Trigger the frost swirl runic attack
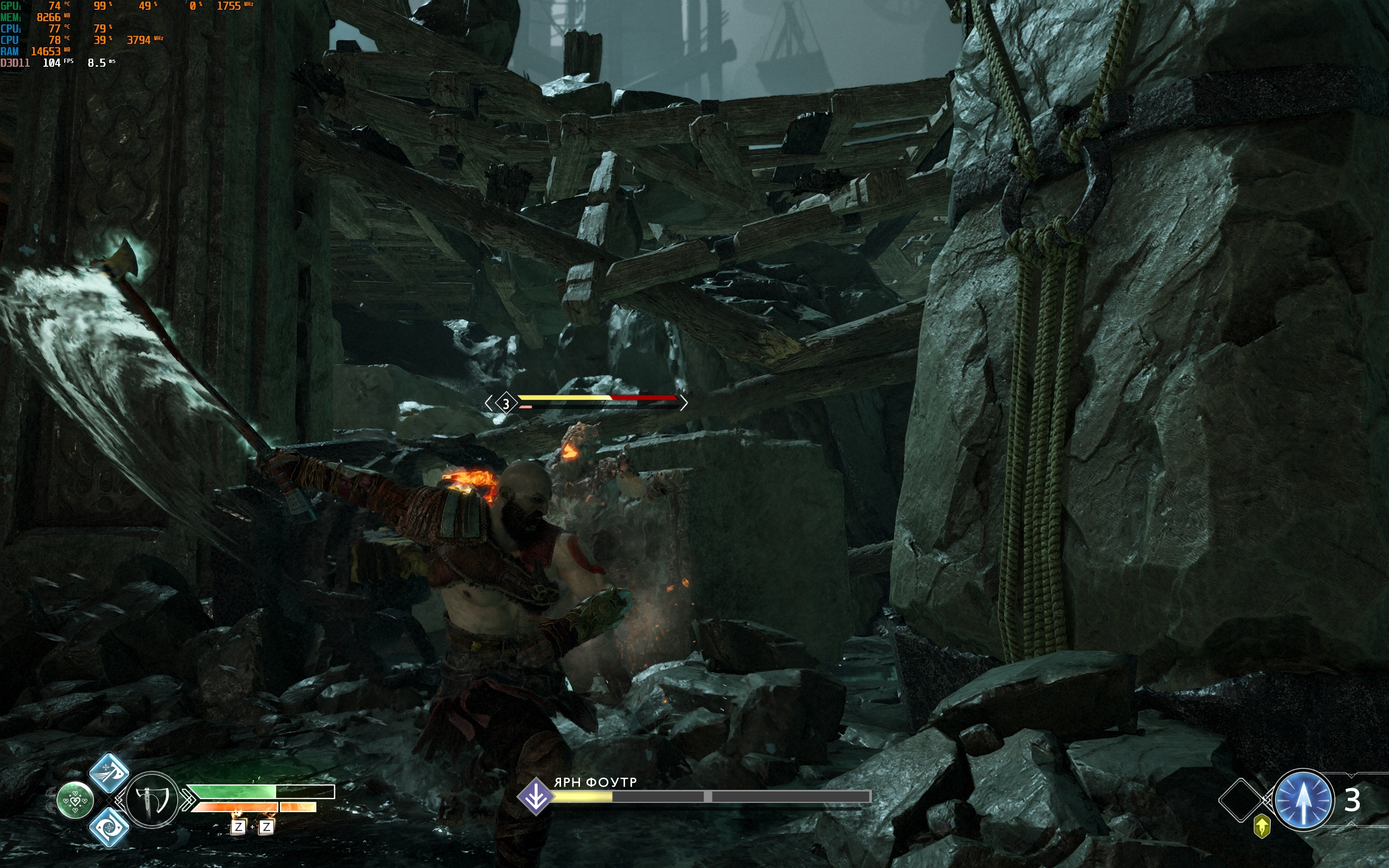This screenshot has height=868, width=1389. pos(109,827)
